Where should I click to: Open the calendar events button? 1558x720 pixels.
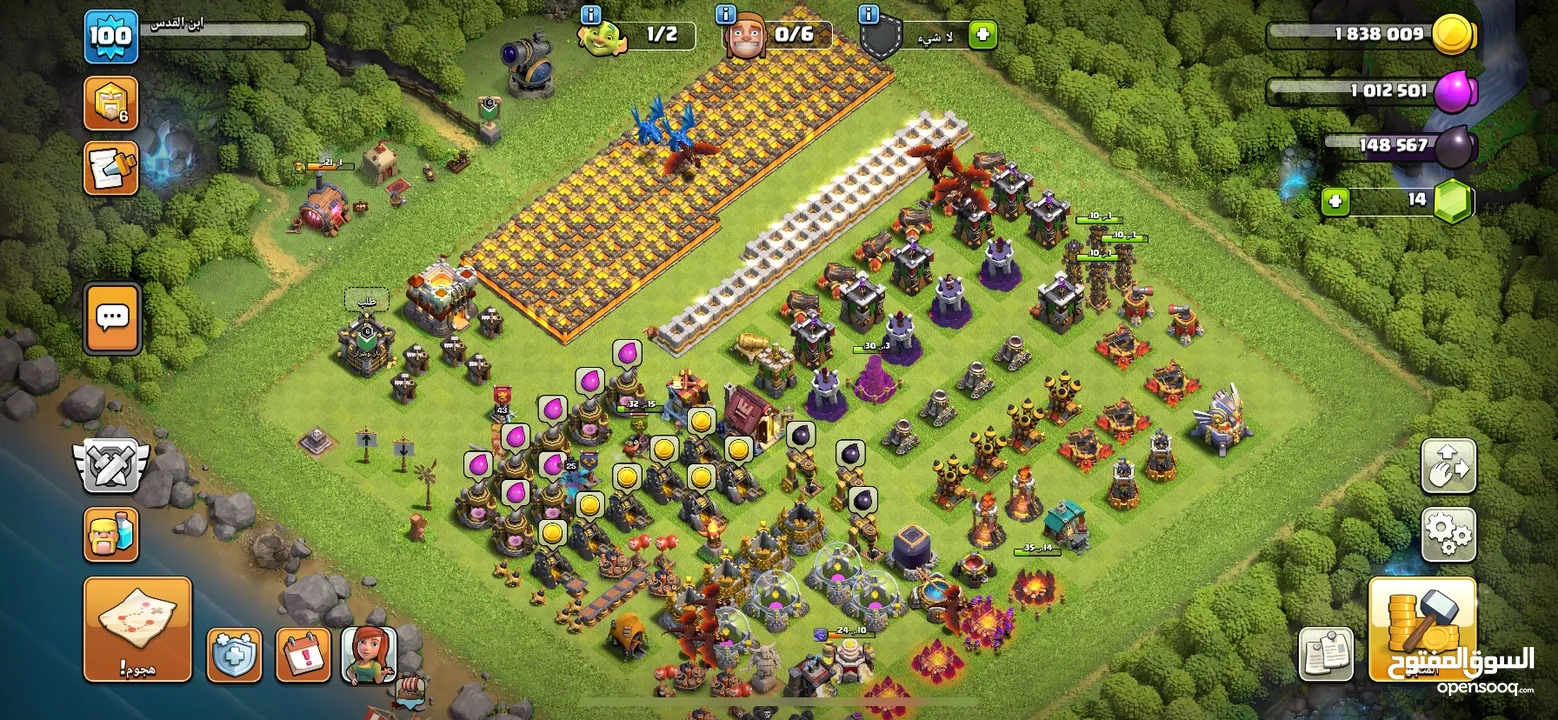pos(302,655)
